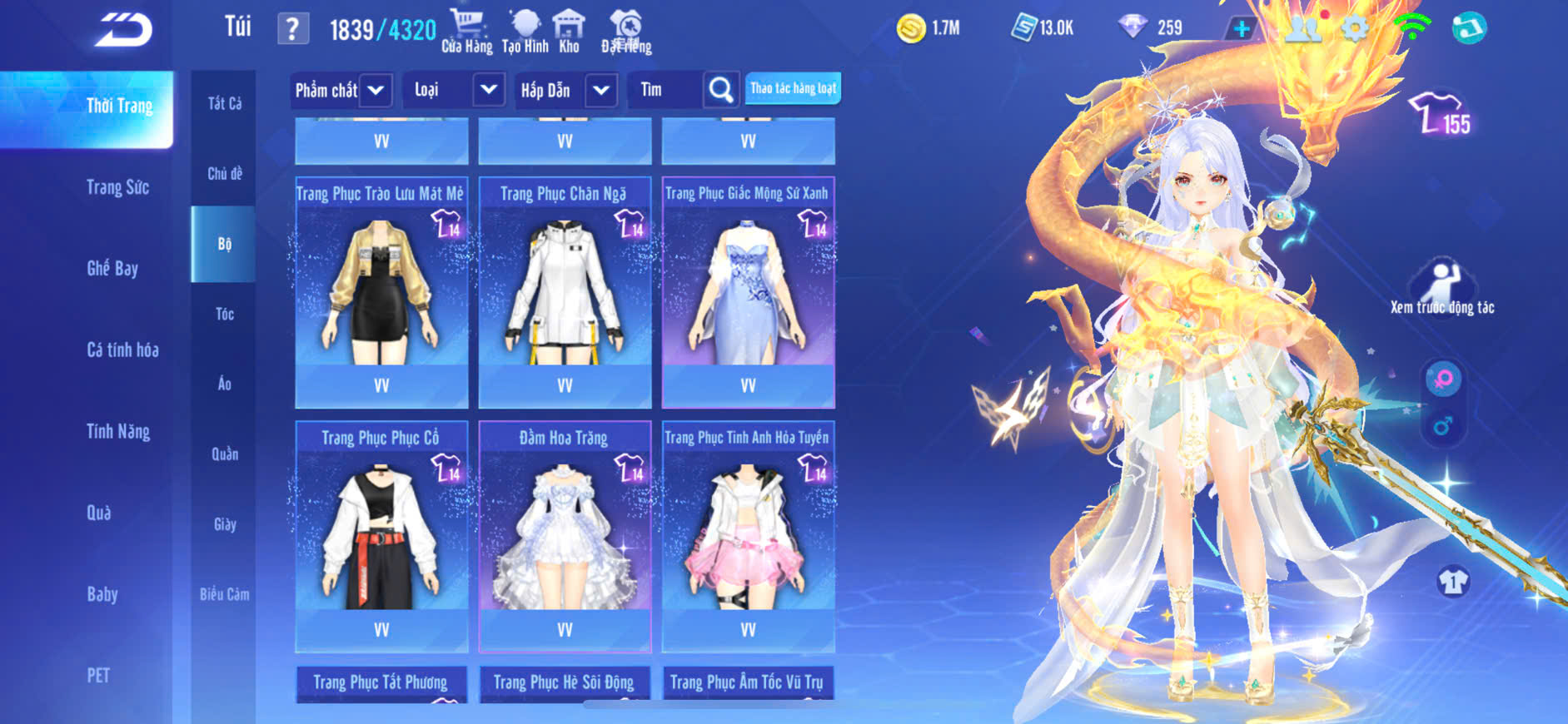Click the magnifying glass search button
Viewport: 1568px width, 724px height.
721,90
